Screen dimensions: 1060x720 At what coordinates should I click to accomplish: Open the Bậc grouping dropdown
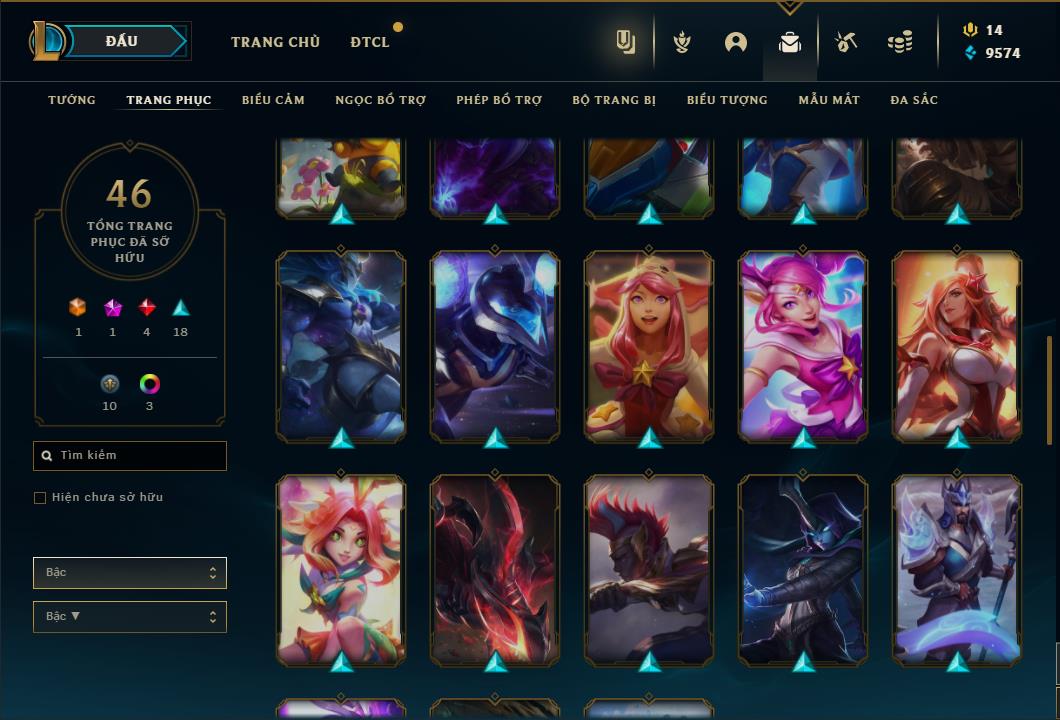pyautogui.click(x=130, y=573)
